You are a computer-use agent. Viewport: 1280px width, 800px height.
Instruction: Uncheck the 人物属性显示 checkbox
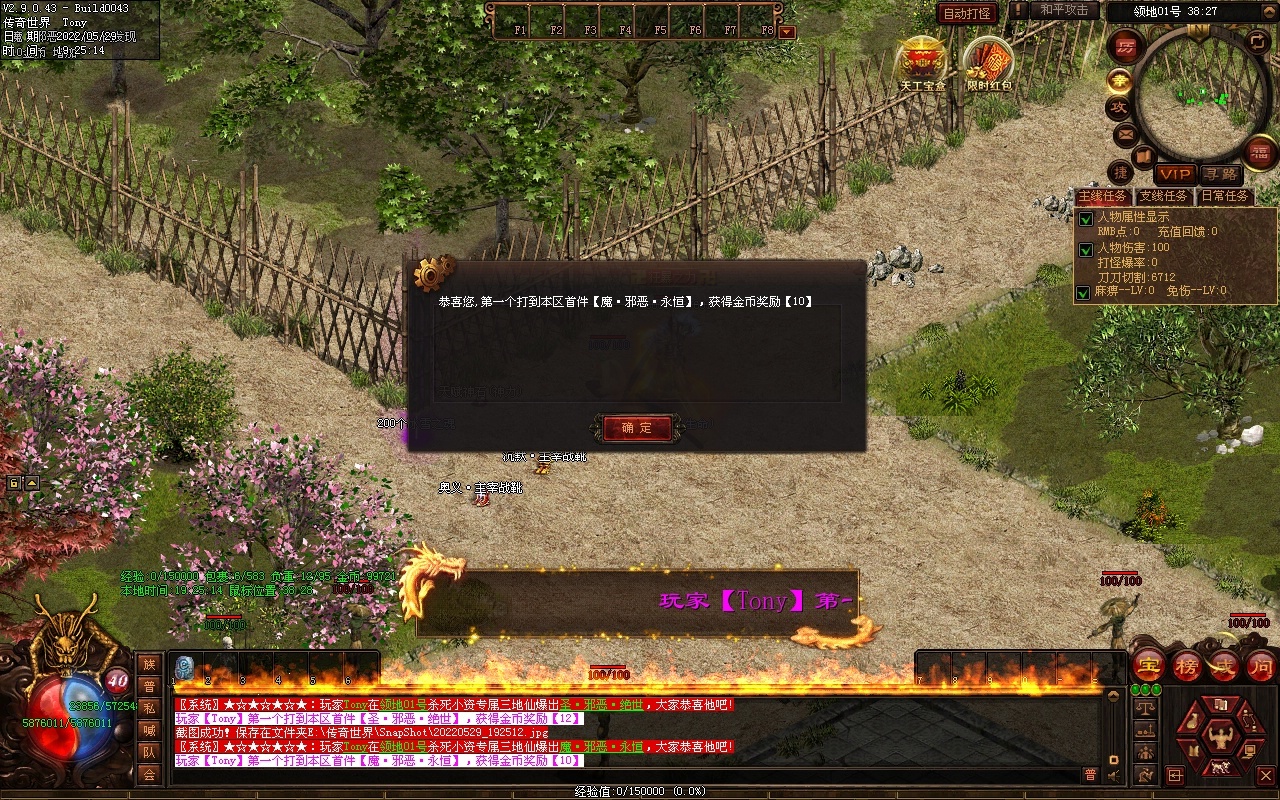pyautogui.click(x=1085, y=218)
